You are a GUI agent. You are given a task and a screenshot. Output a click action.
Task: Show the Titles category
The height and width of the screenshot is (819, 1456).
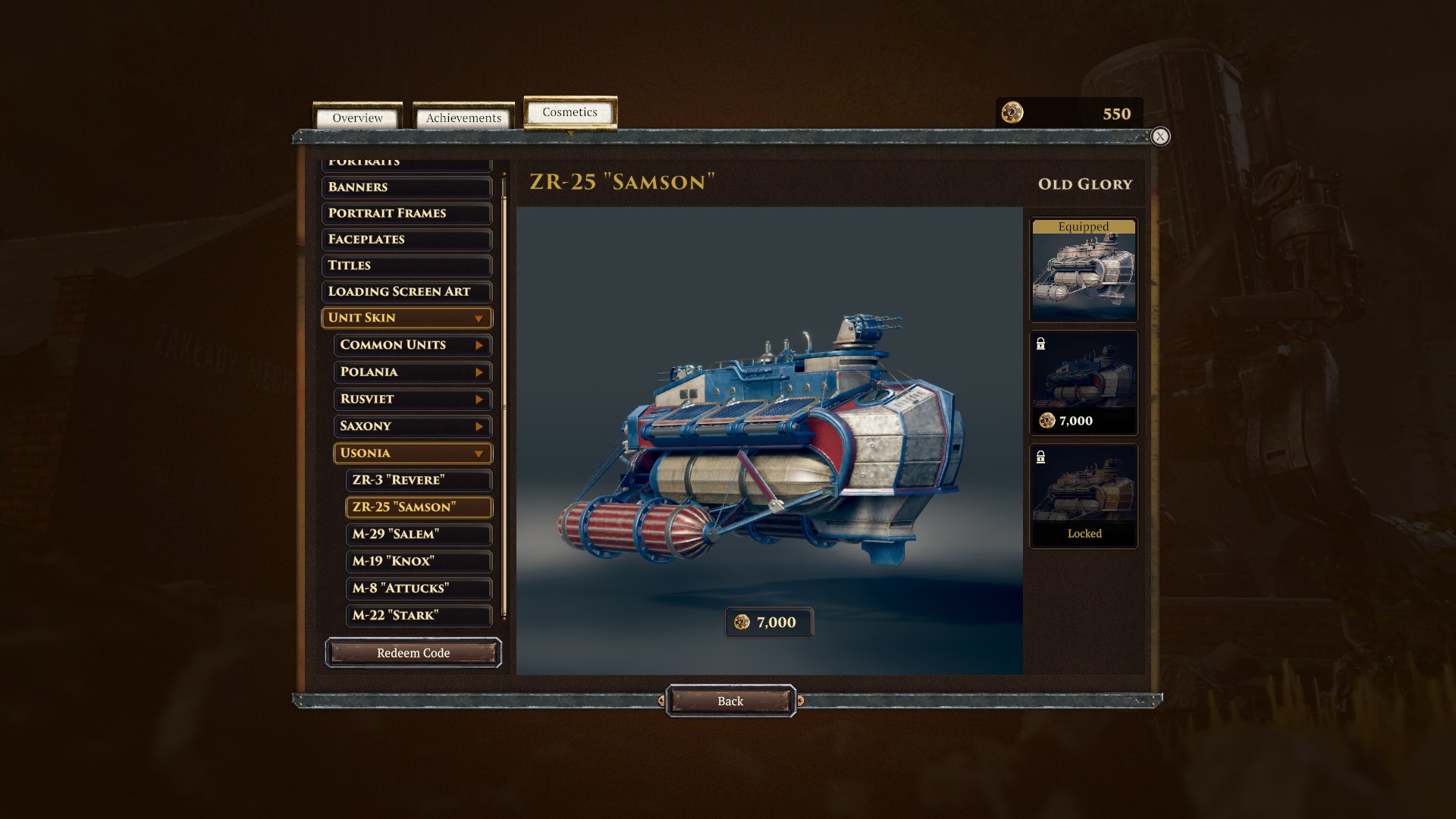tap(406, 265)
